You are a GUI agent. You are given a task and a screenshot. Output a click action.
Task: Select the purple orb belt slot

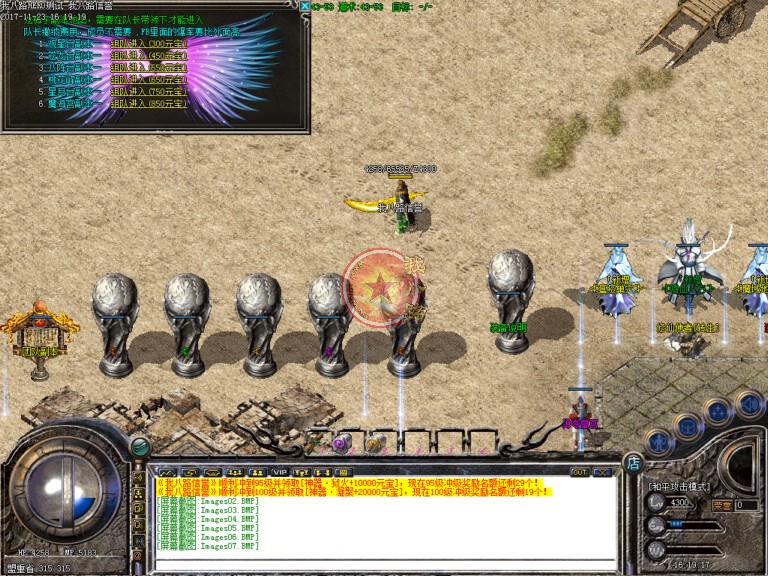point(342,443)
